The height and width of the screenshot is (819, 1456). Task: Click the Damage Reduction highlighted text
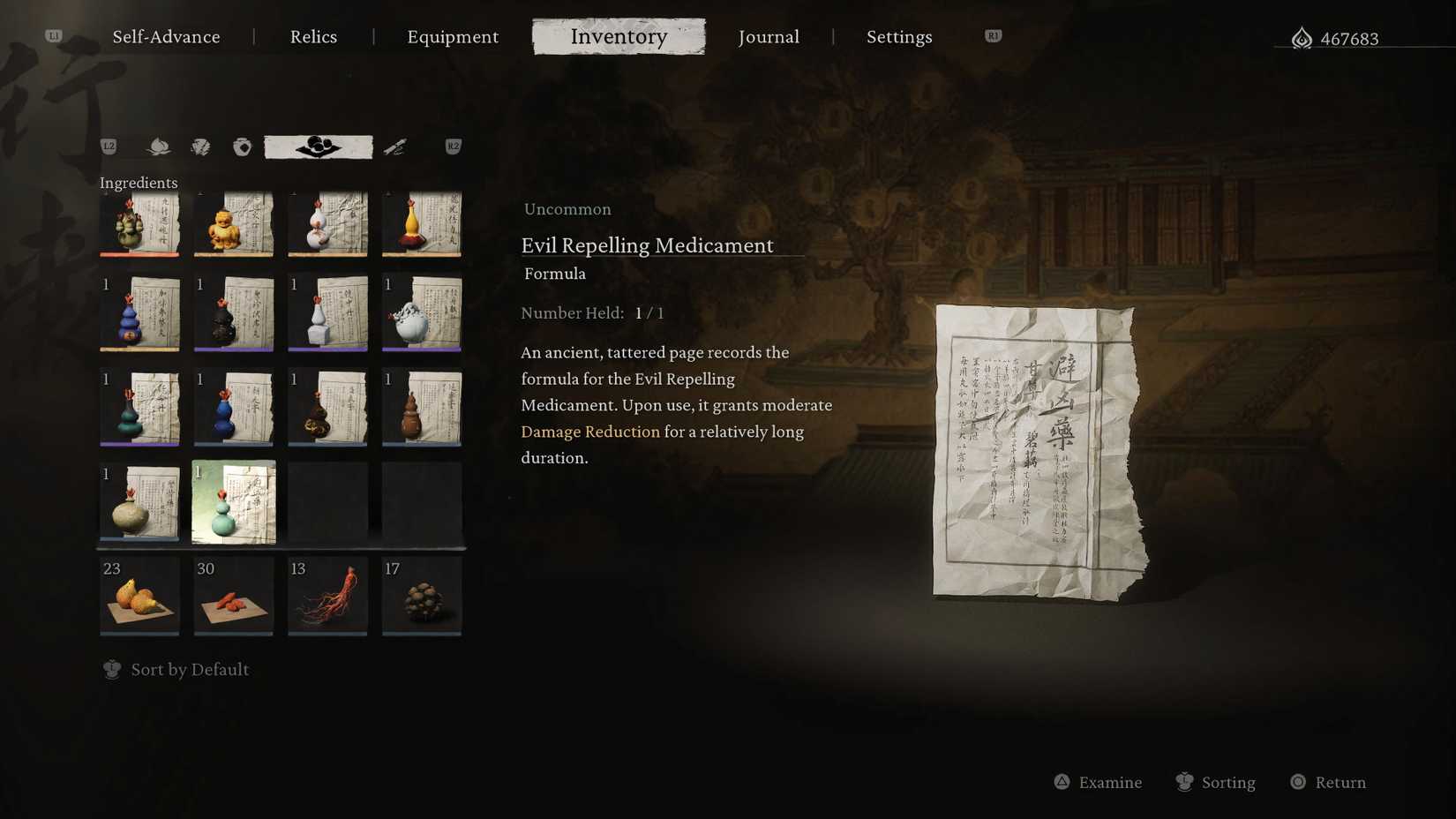[590, 432]
